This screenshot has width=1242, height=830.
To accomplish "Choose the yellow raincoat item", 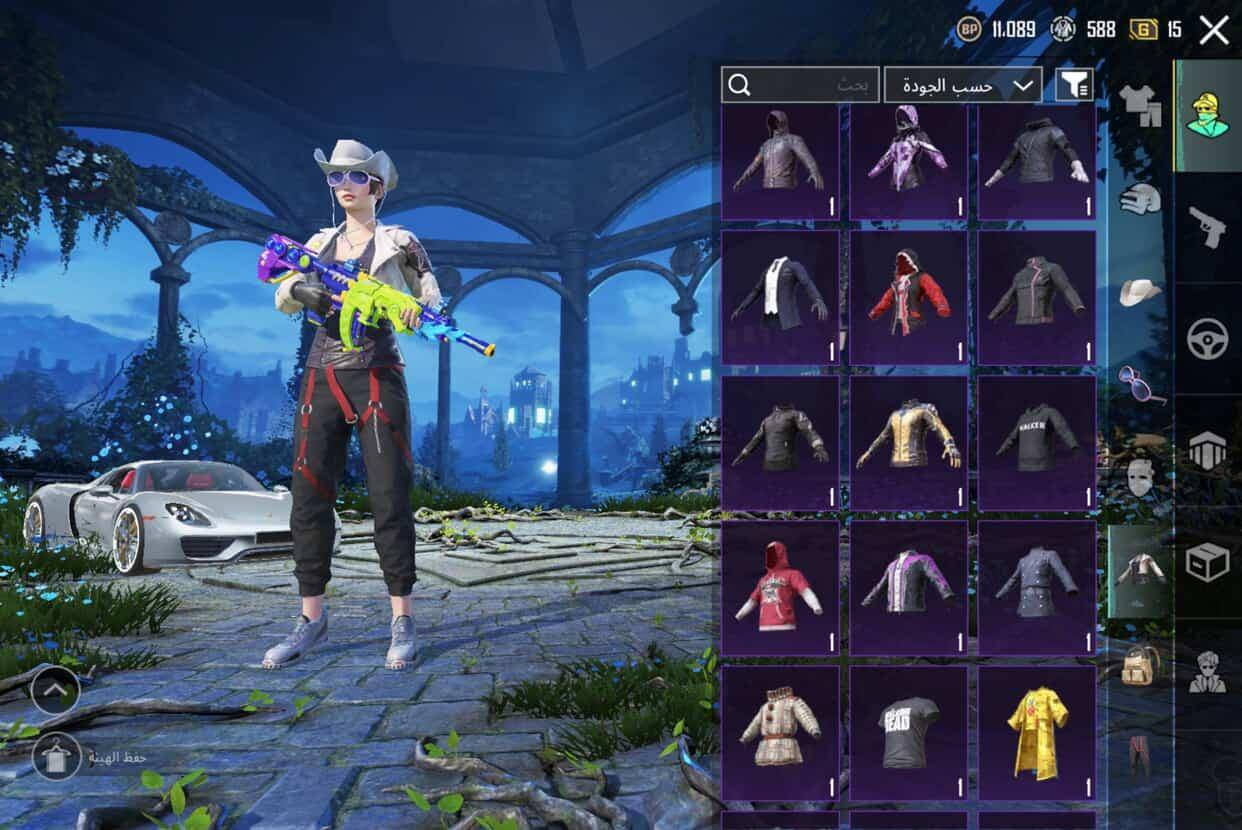I will [x=1036, y=732].
